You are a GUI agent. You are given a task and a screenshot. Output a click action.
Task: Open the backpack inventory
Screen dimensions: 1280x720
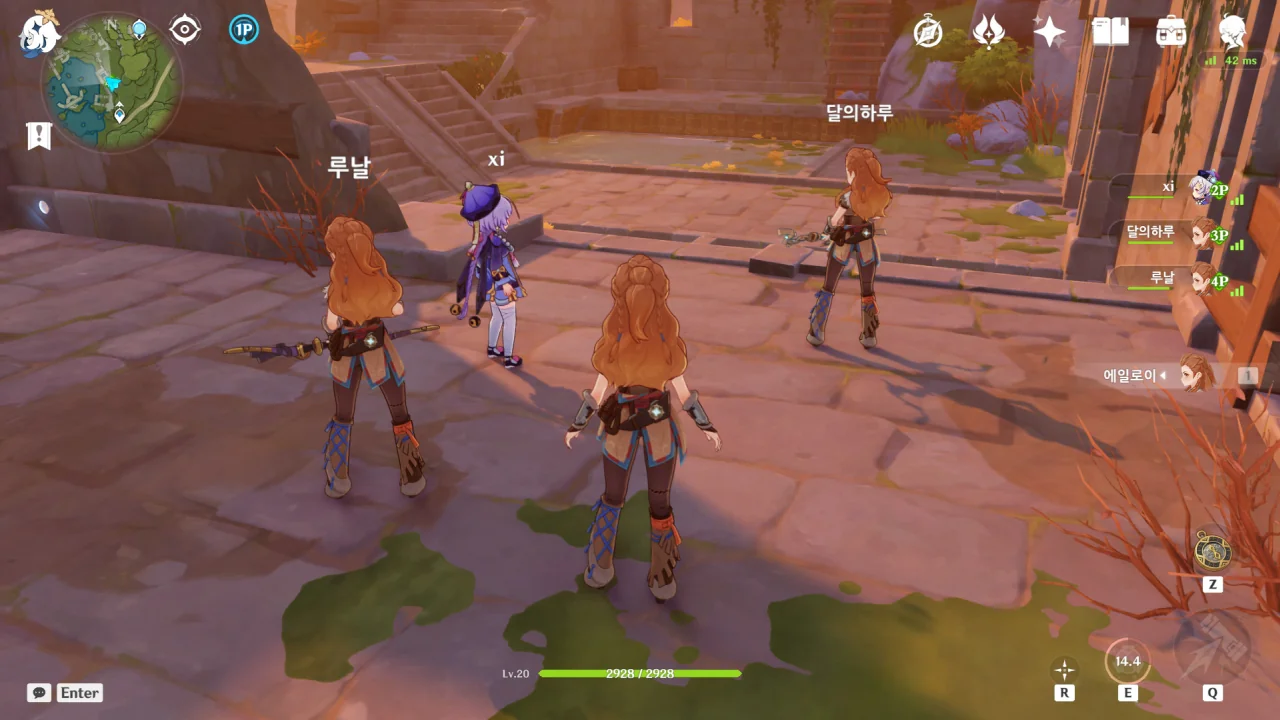pyautogui.click(x=1170, y=32)
